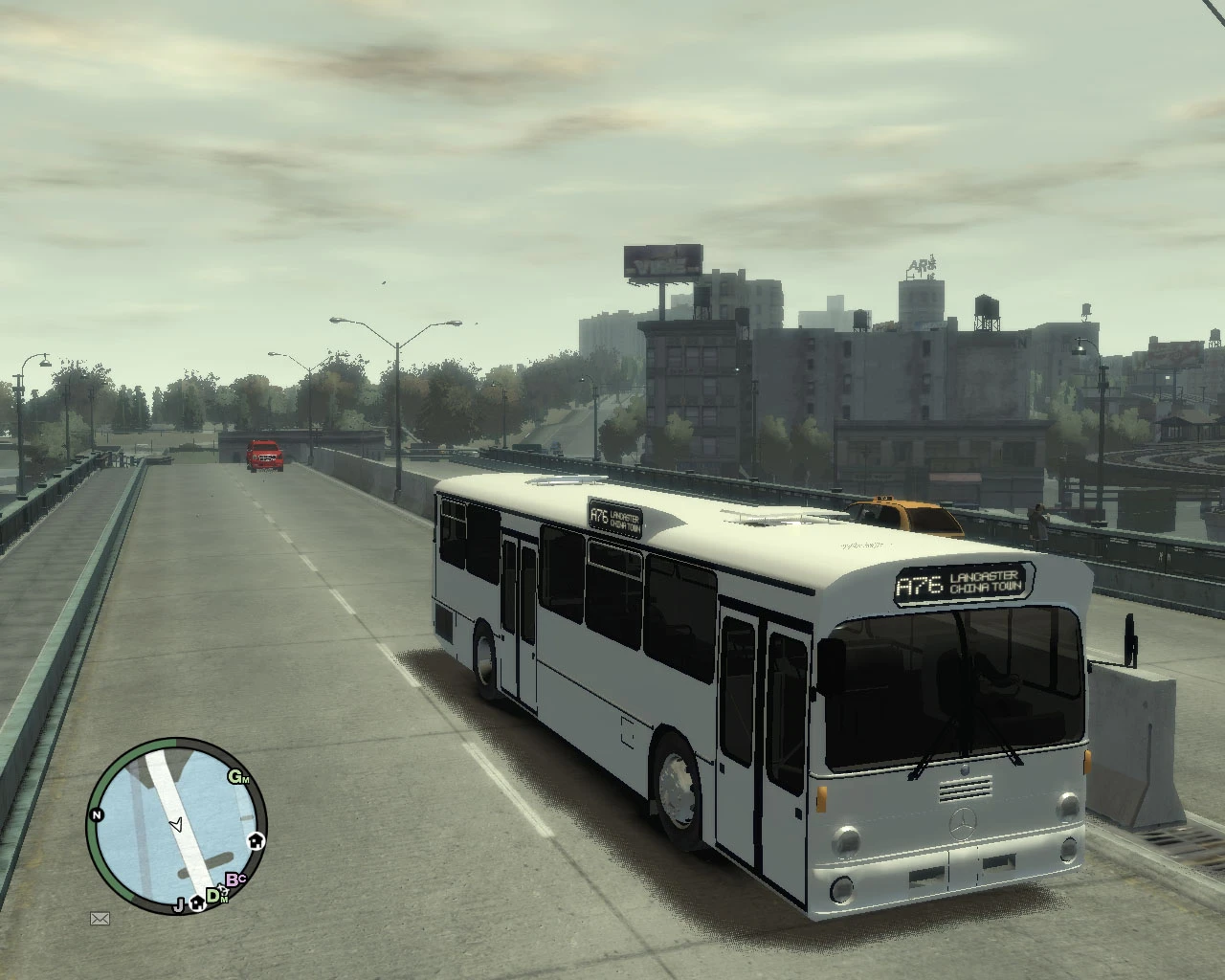
Task: Click the house icon beside the J blip
Action: (197, 903)
